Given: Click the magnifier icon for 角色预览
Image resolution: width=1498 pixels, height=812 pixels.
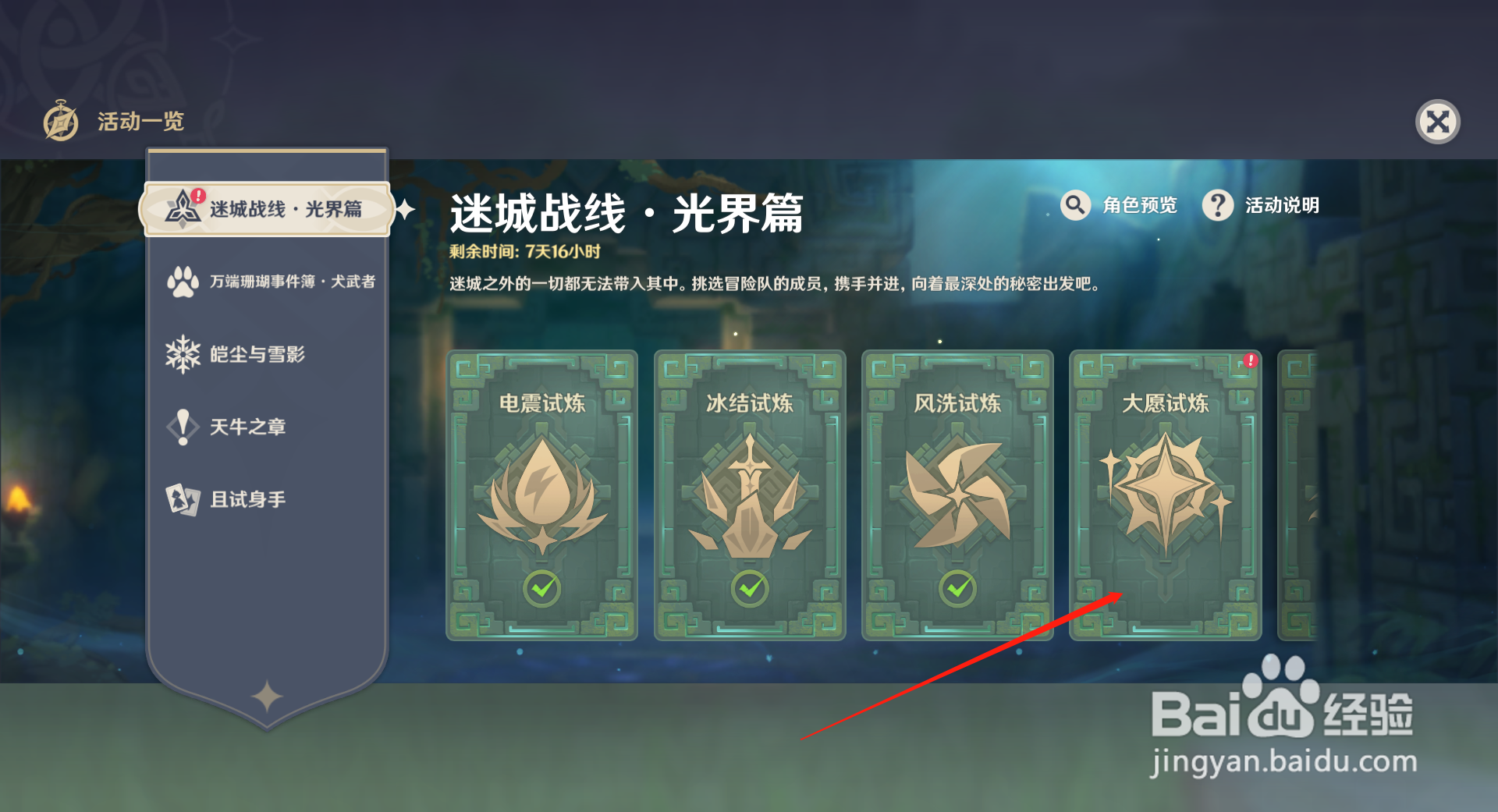Looking at the screenshot, I should [x=1075, y=205].
